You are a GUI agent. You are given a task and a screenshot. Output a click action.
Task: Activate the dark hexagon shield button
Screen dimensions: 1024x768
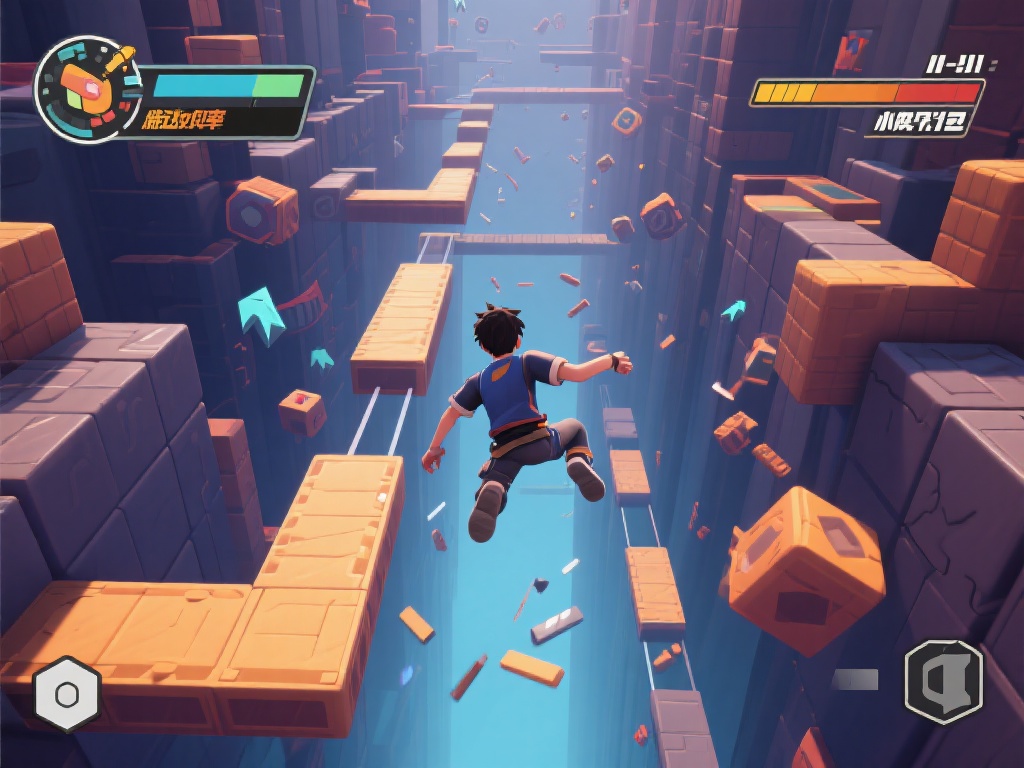click(943, 681)
